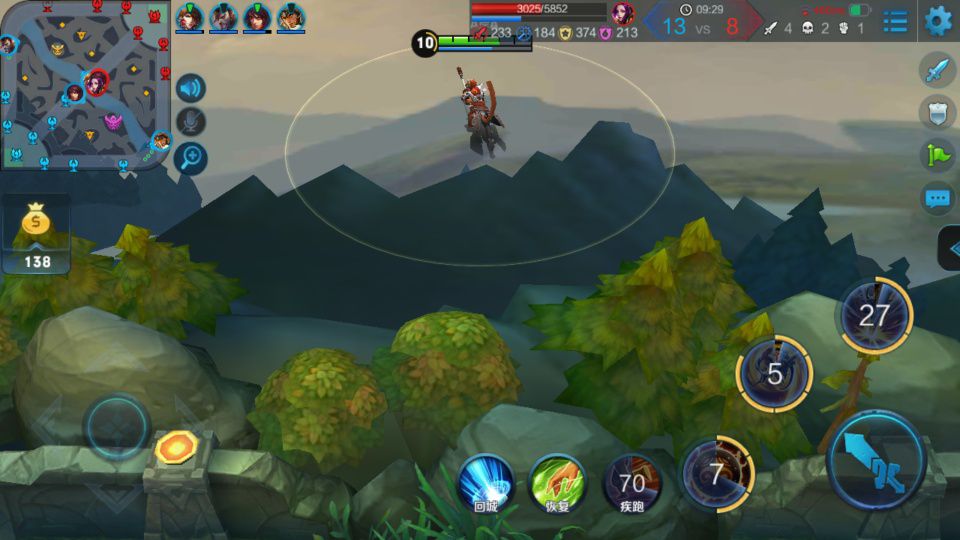Tap the 疾跑 sprint summoner spell
The width and height of the screenshot is (960, 540).
point(632,484)
